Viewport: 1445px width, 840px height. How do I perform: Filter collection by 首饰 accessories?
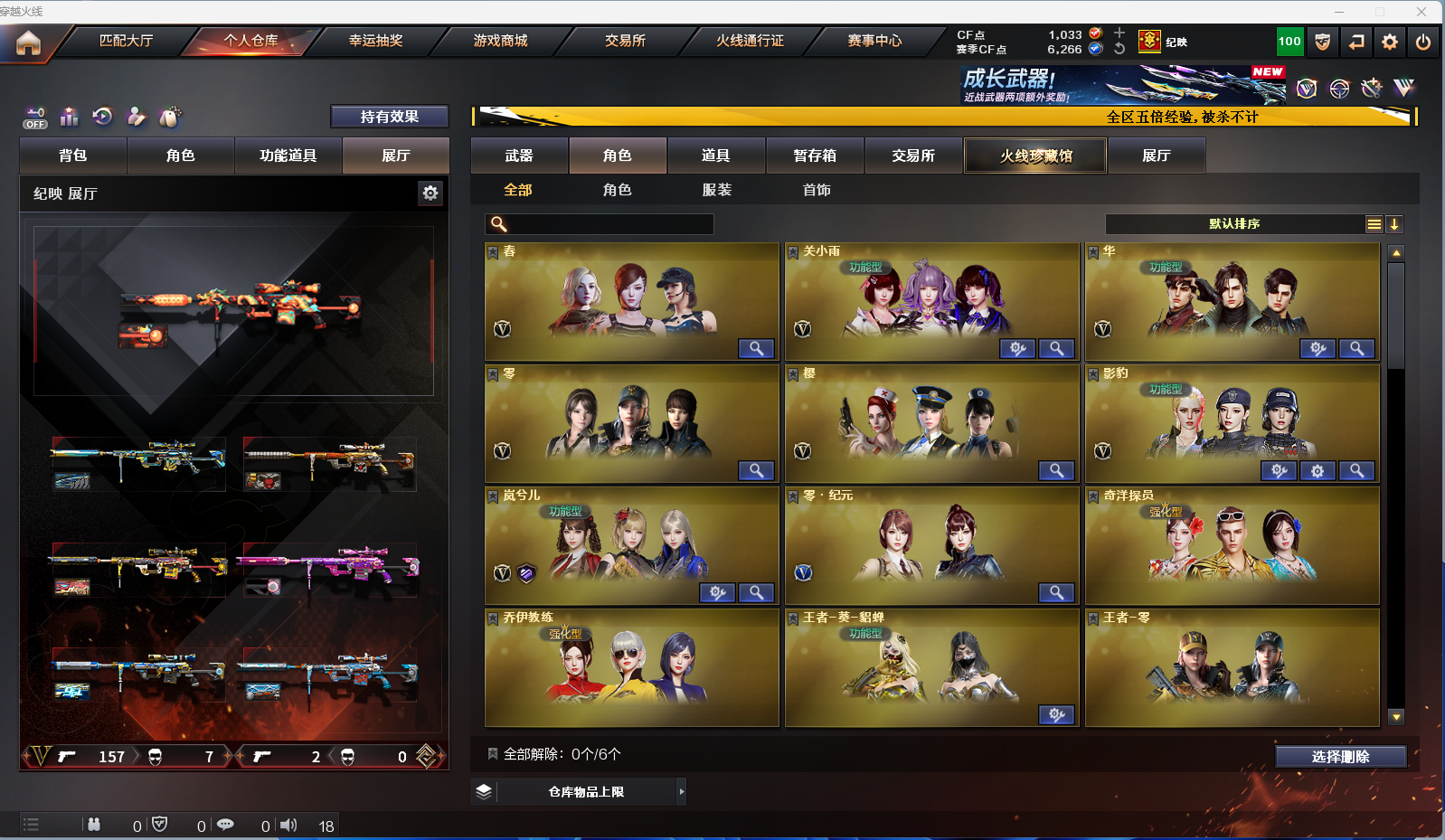817,190
